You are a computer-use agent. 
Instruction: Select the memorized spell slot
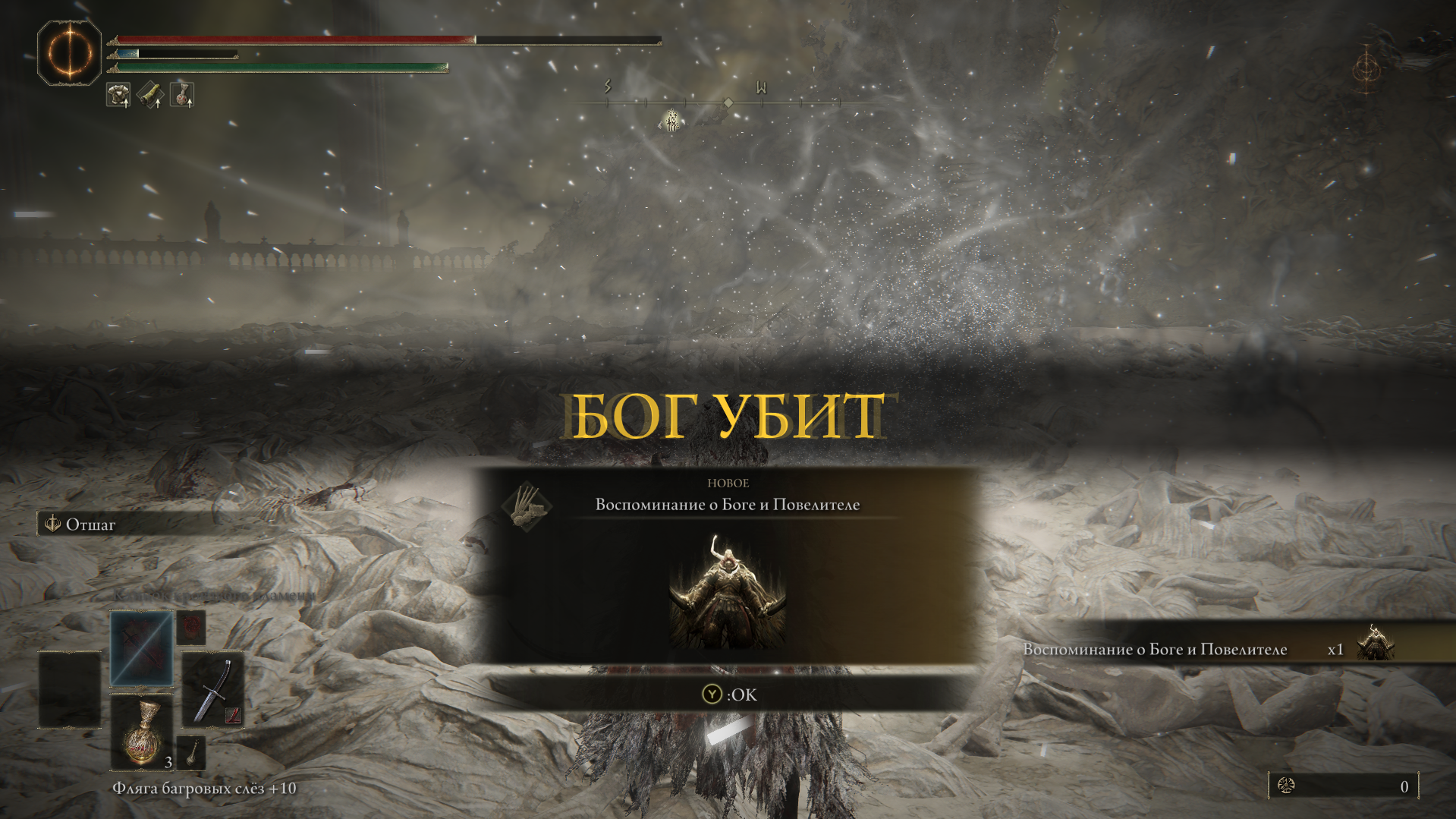(141, 649)
